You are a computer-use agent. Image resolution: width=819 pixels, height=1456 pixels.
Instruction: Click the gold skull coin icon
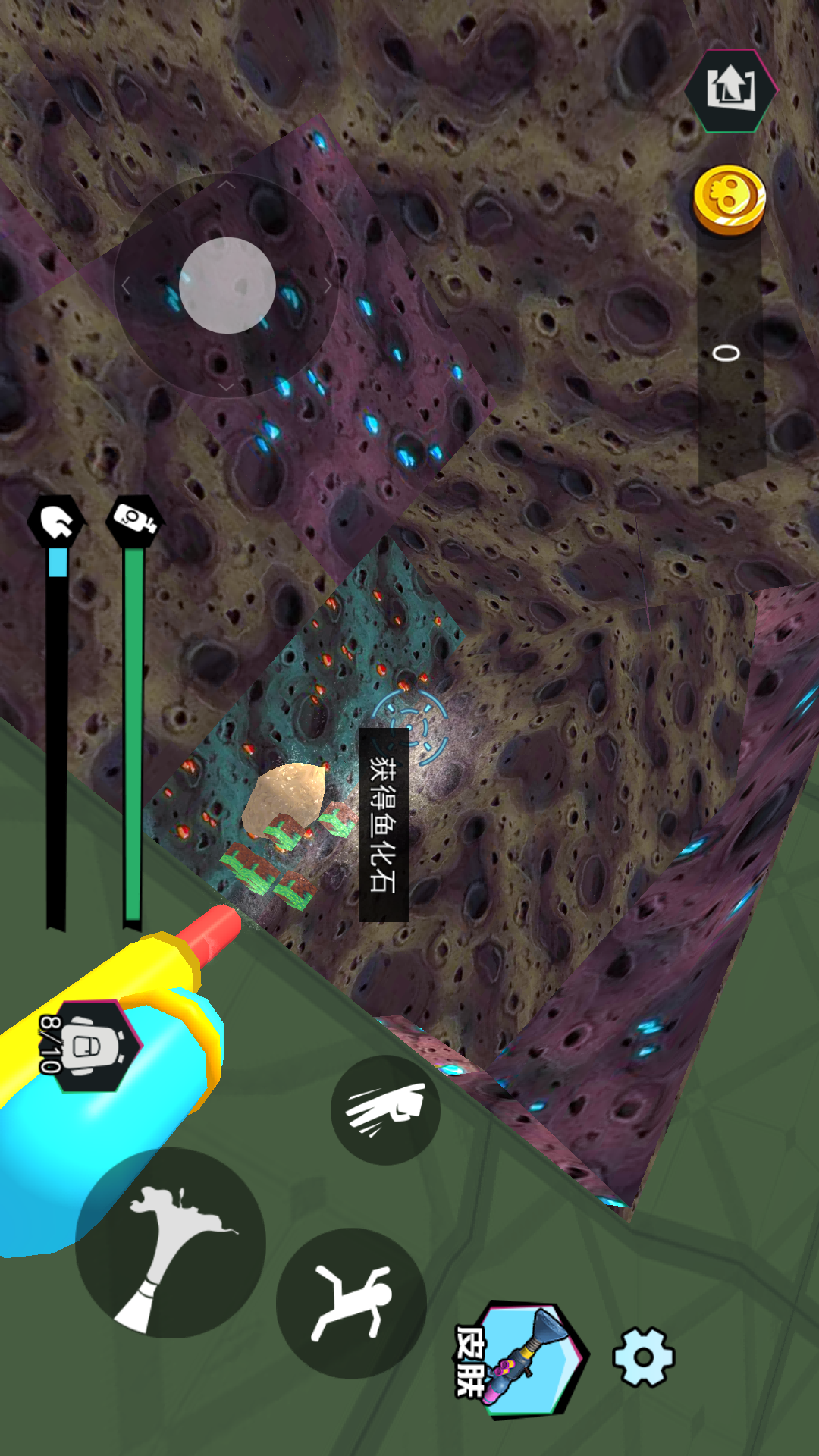730,200
